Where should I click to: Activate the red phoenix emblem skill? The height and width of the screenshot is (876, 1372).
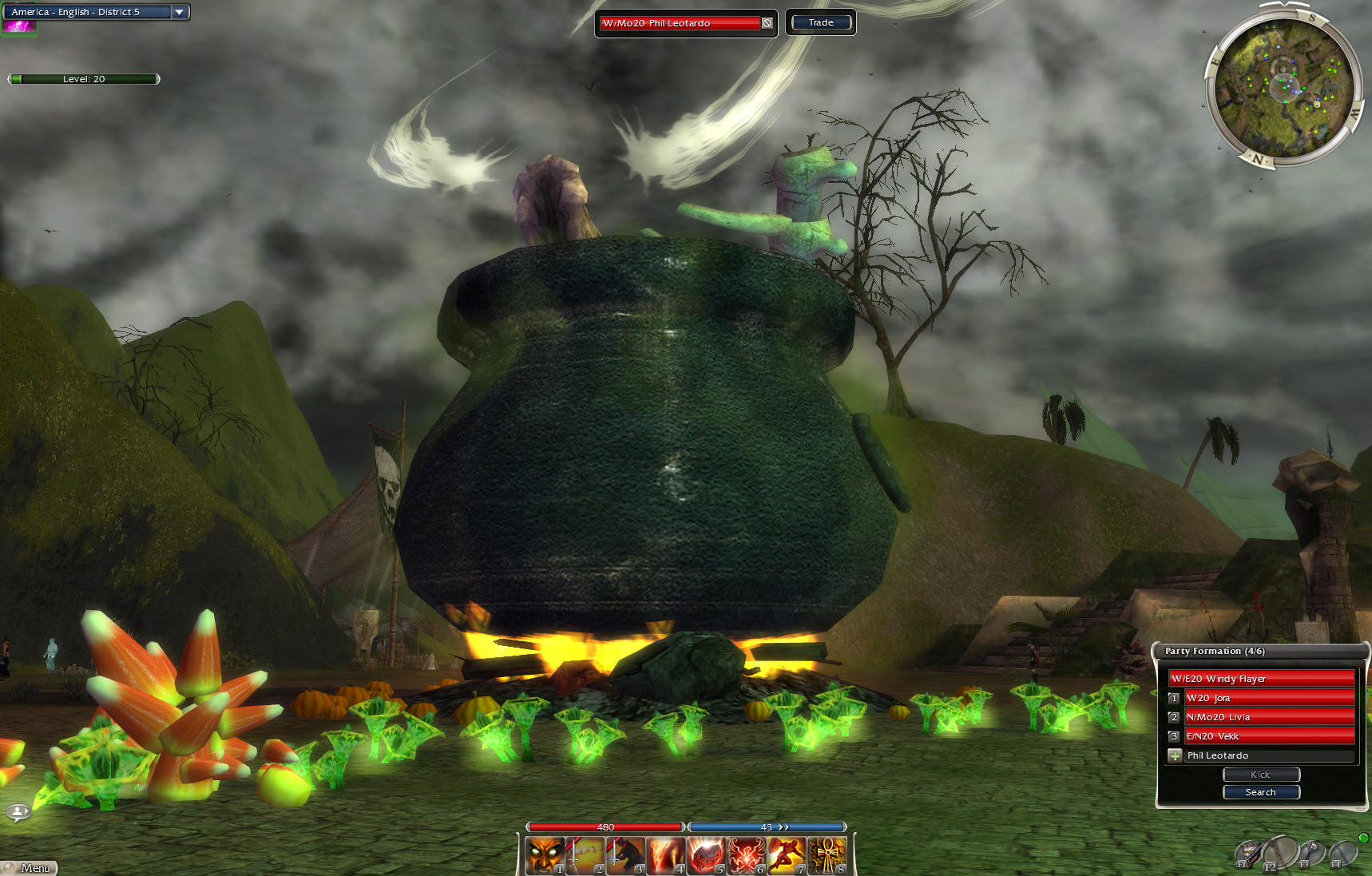tap(747, 855)
